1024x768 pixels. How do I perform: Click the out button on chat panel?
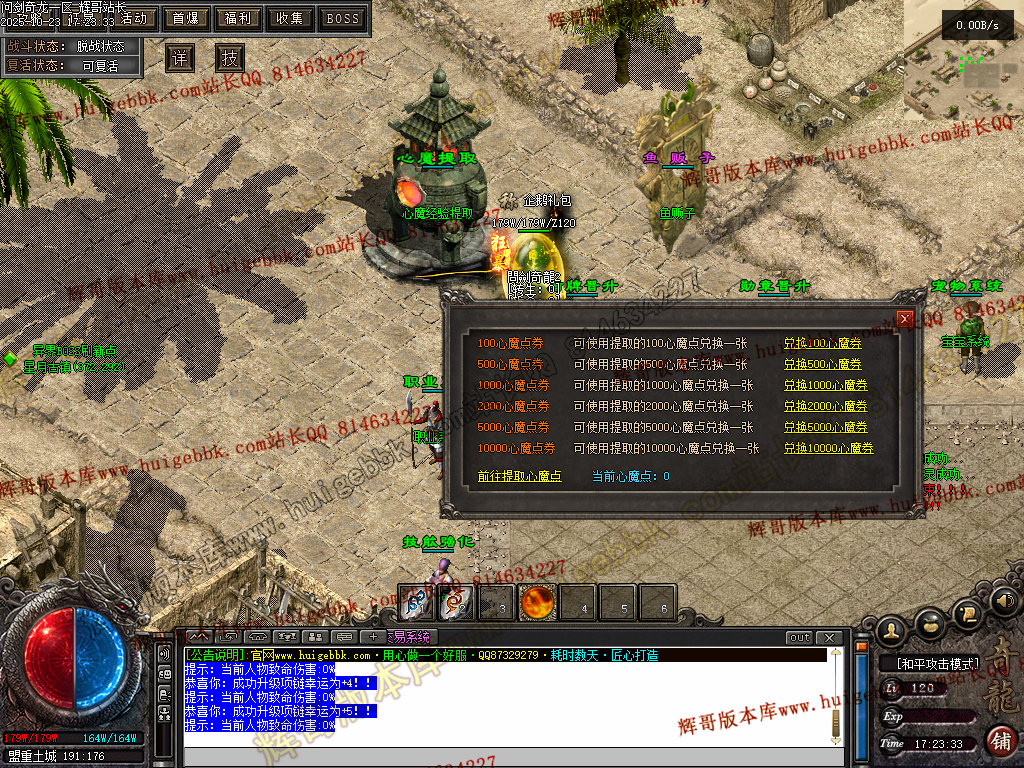pyautogui.click(x=799, y=637)
